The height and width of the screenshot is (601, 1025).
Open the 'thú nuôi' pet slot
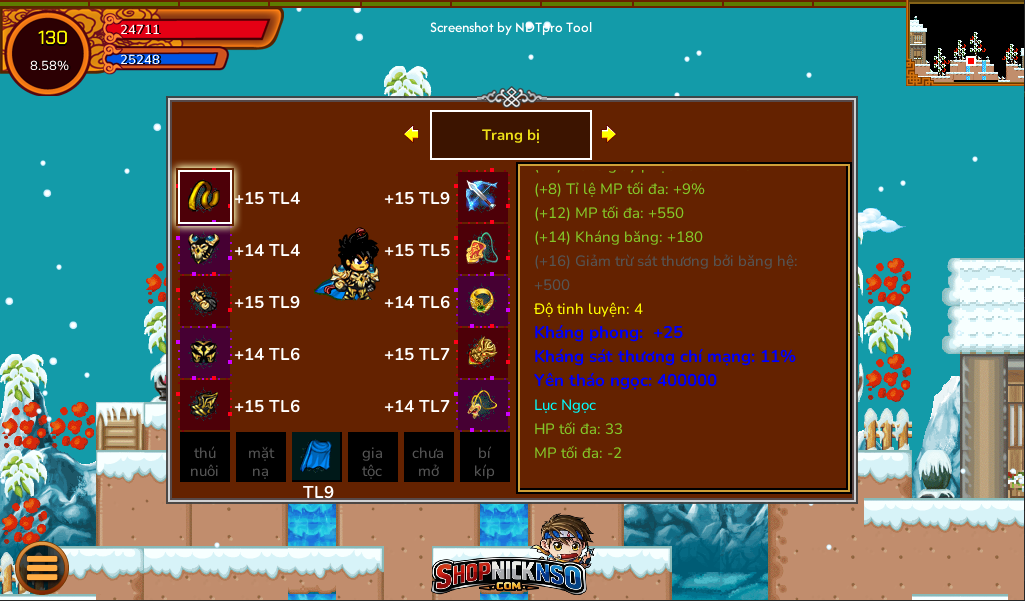point(205,458)
